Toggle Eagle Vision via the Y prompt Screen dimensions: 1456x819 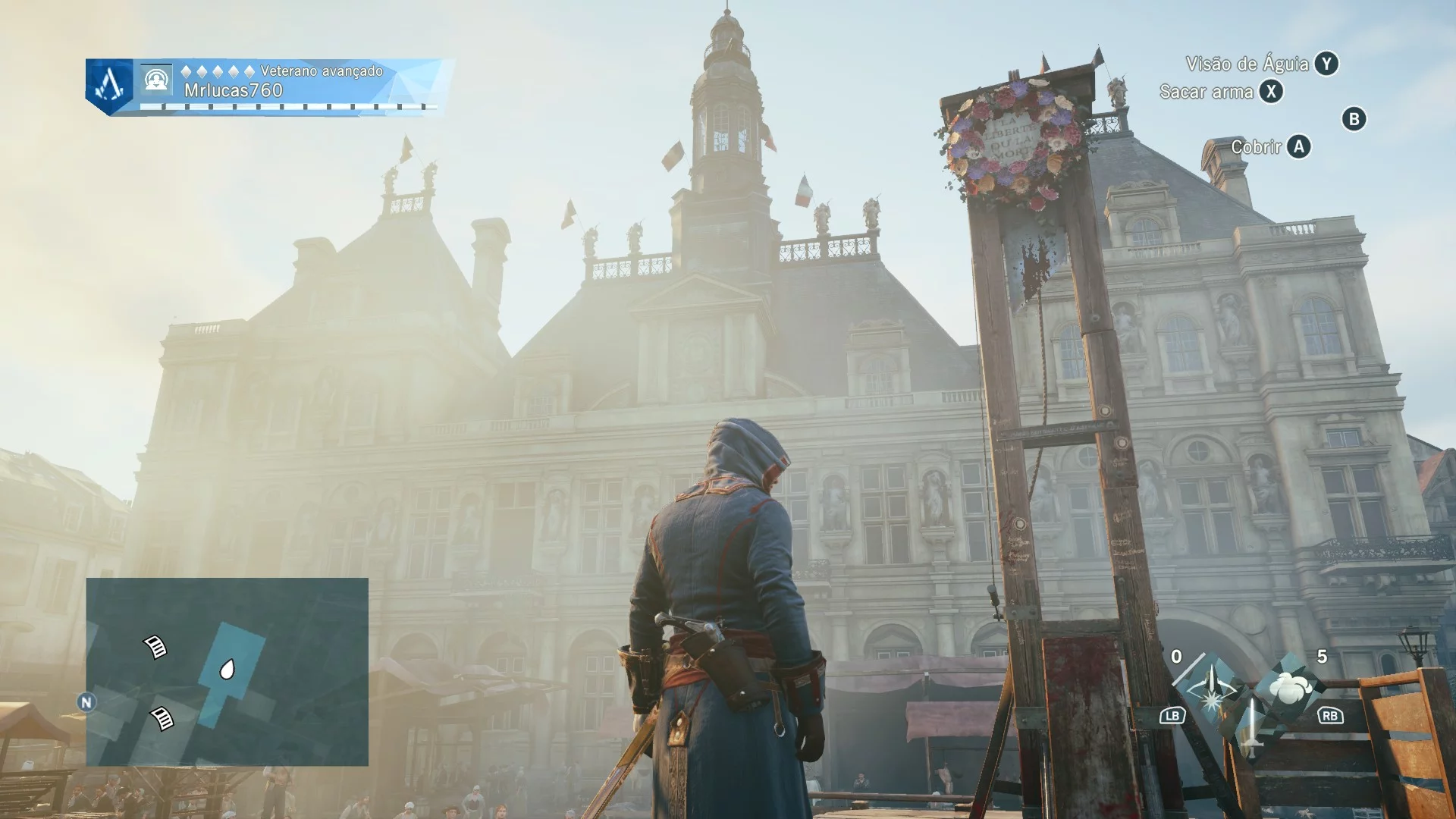1326,65
